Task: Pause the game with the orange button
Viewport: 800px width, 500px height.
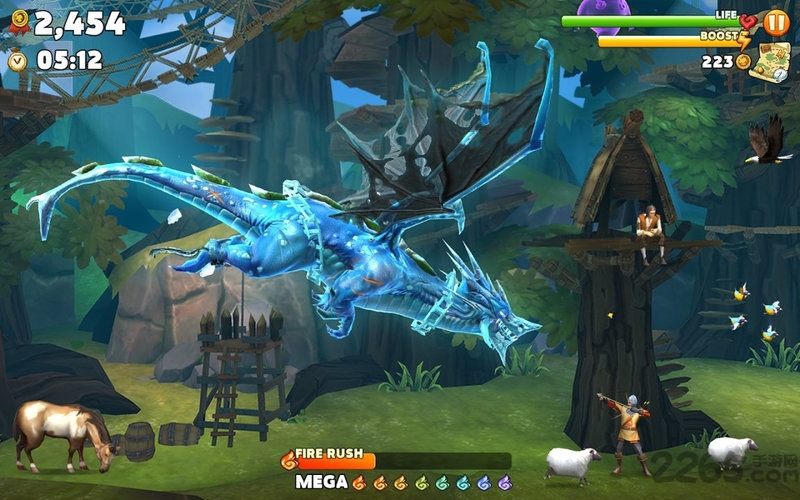Action: [x=776, y=22]
